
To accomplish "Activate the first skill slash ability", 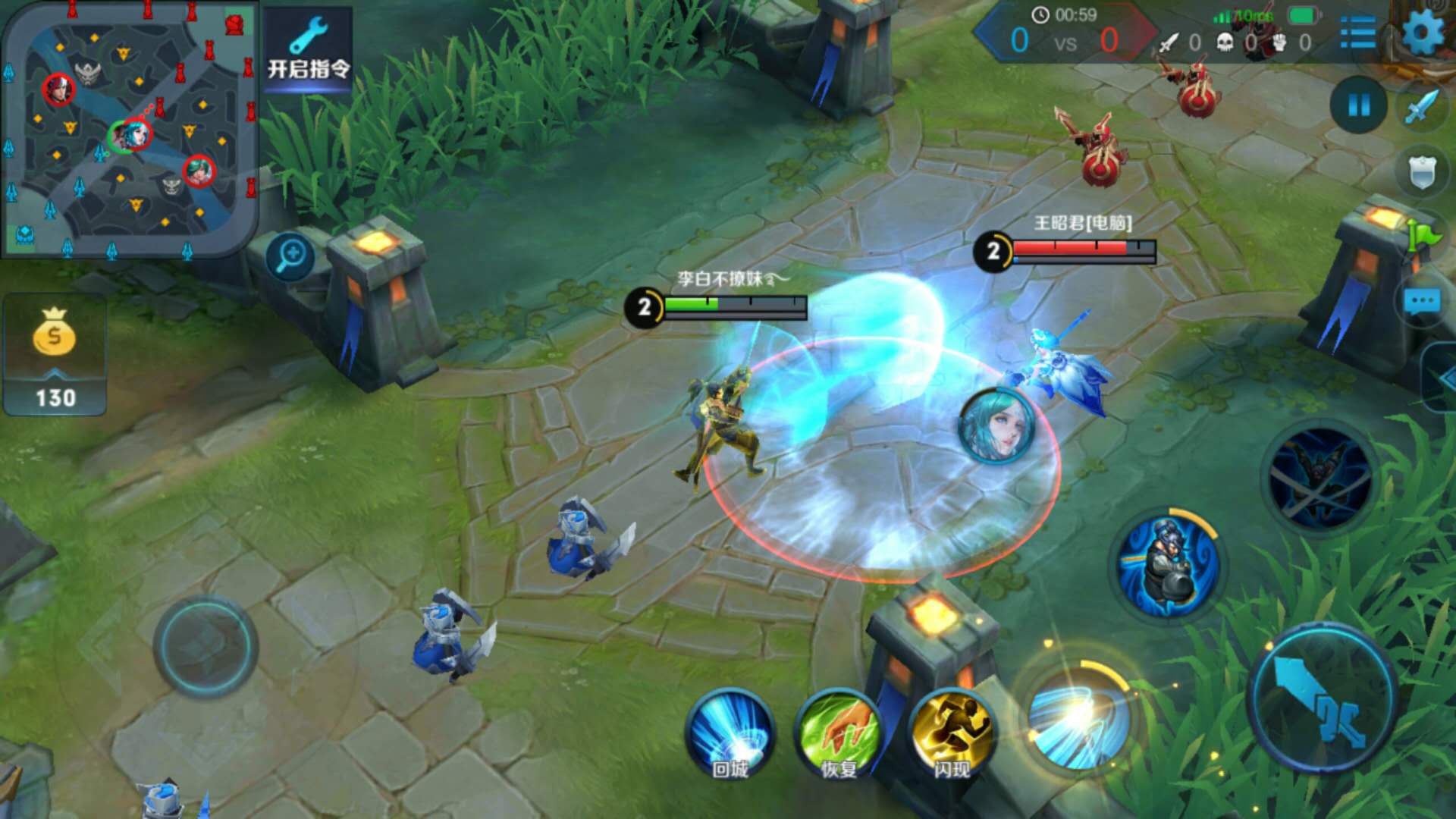I will (1078, 717).
